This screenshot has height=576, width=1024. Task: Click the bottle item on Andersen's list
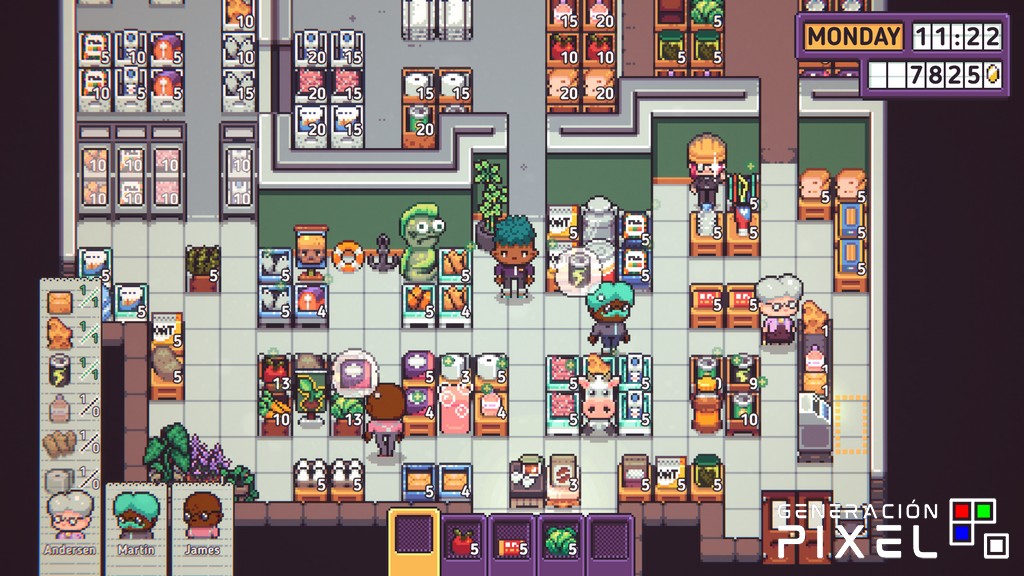(61, 406)
